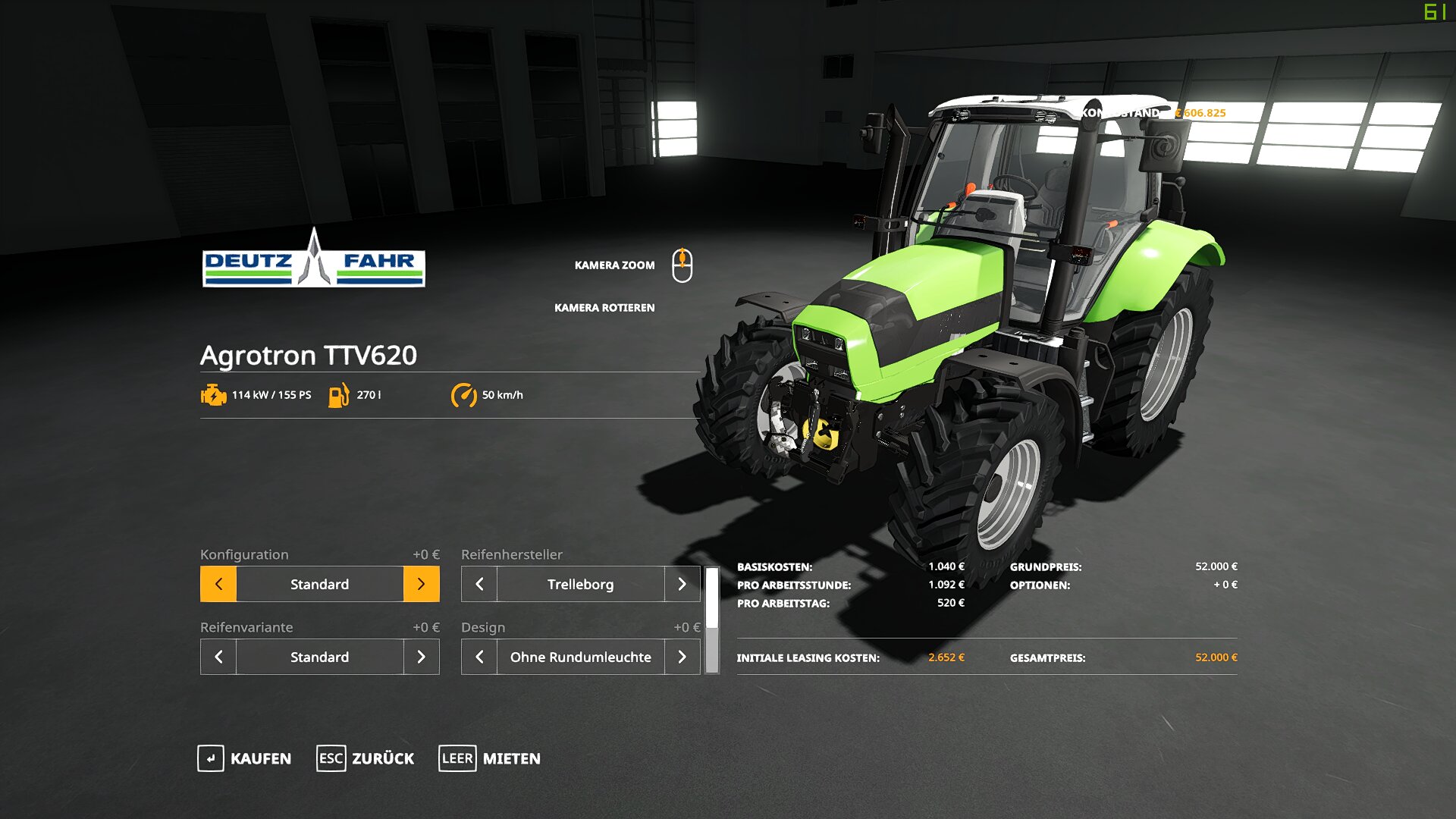
Task: Lease the tractor with MIETEN
Action: tap(490, 758)
